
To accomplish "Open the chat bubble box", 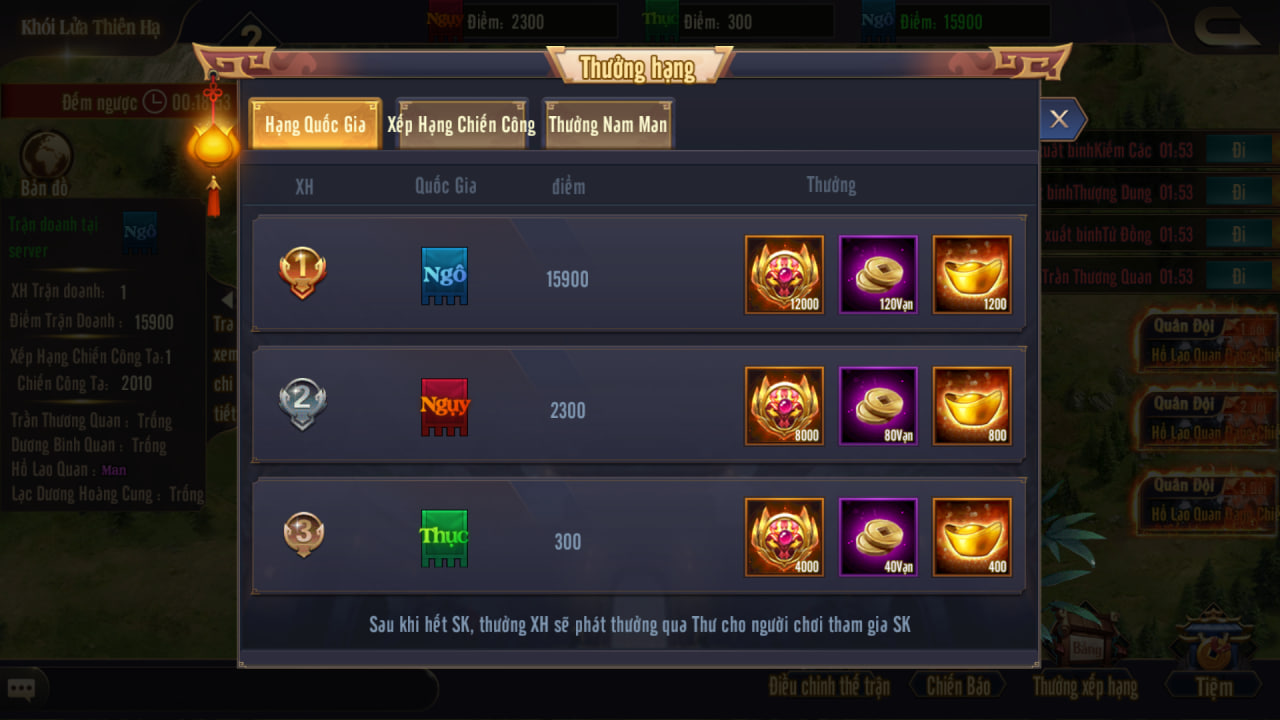I will click(22, 689).
